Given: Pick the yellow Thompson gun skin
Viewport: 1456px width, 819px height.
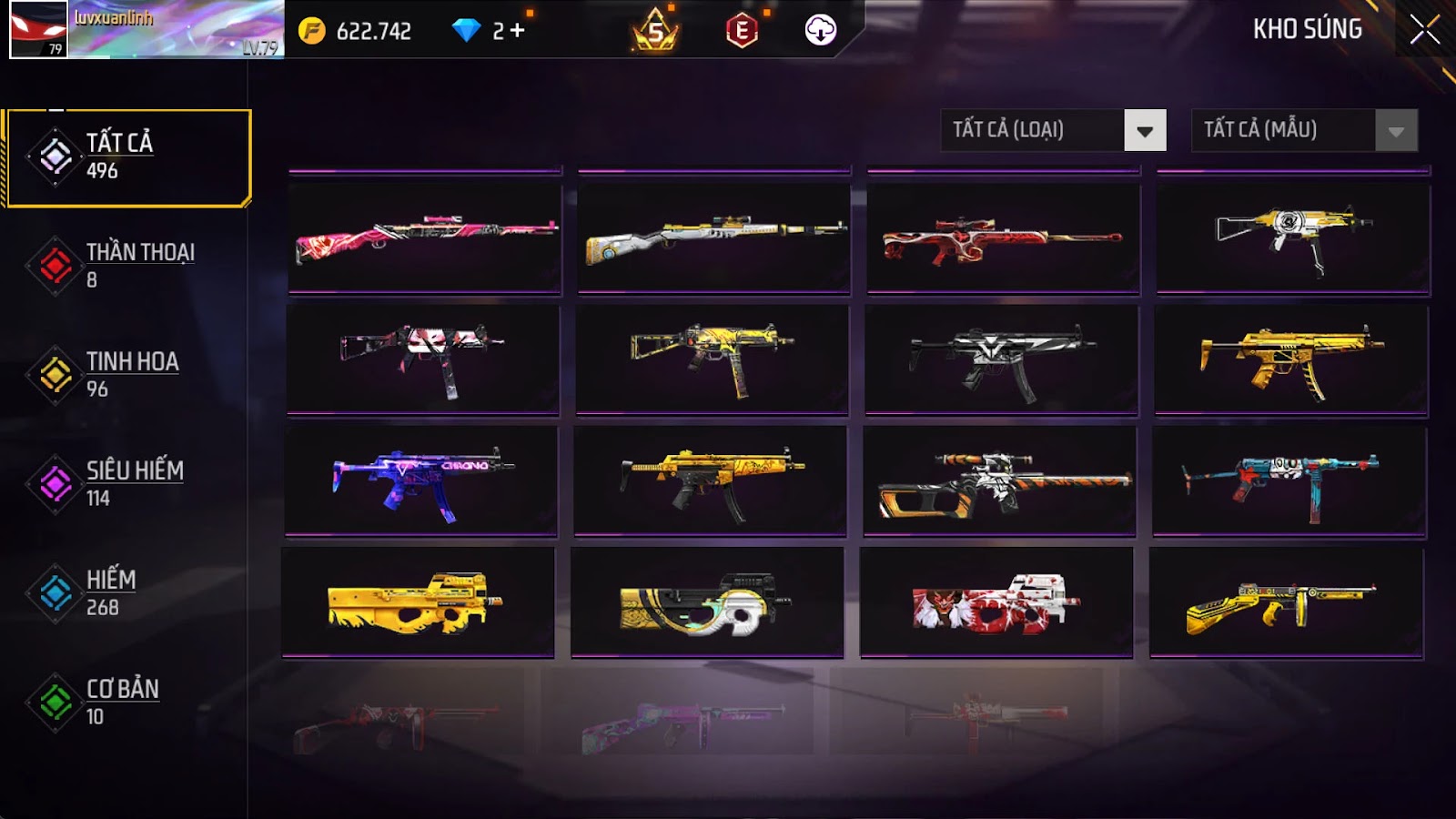Looking at the screenshot, I should (1286, 602).
